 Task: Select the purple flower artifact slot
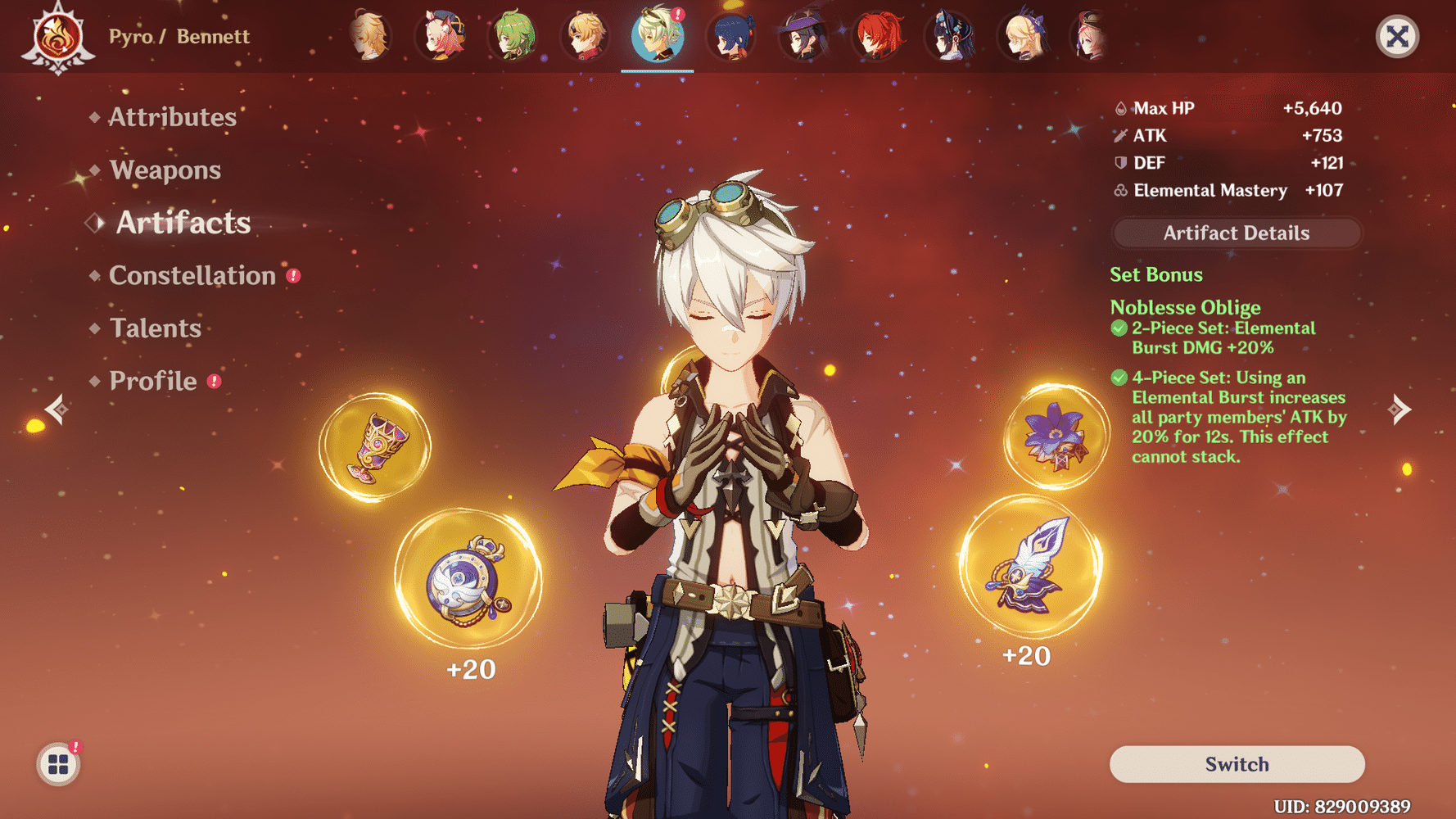[1056, 437]
